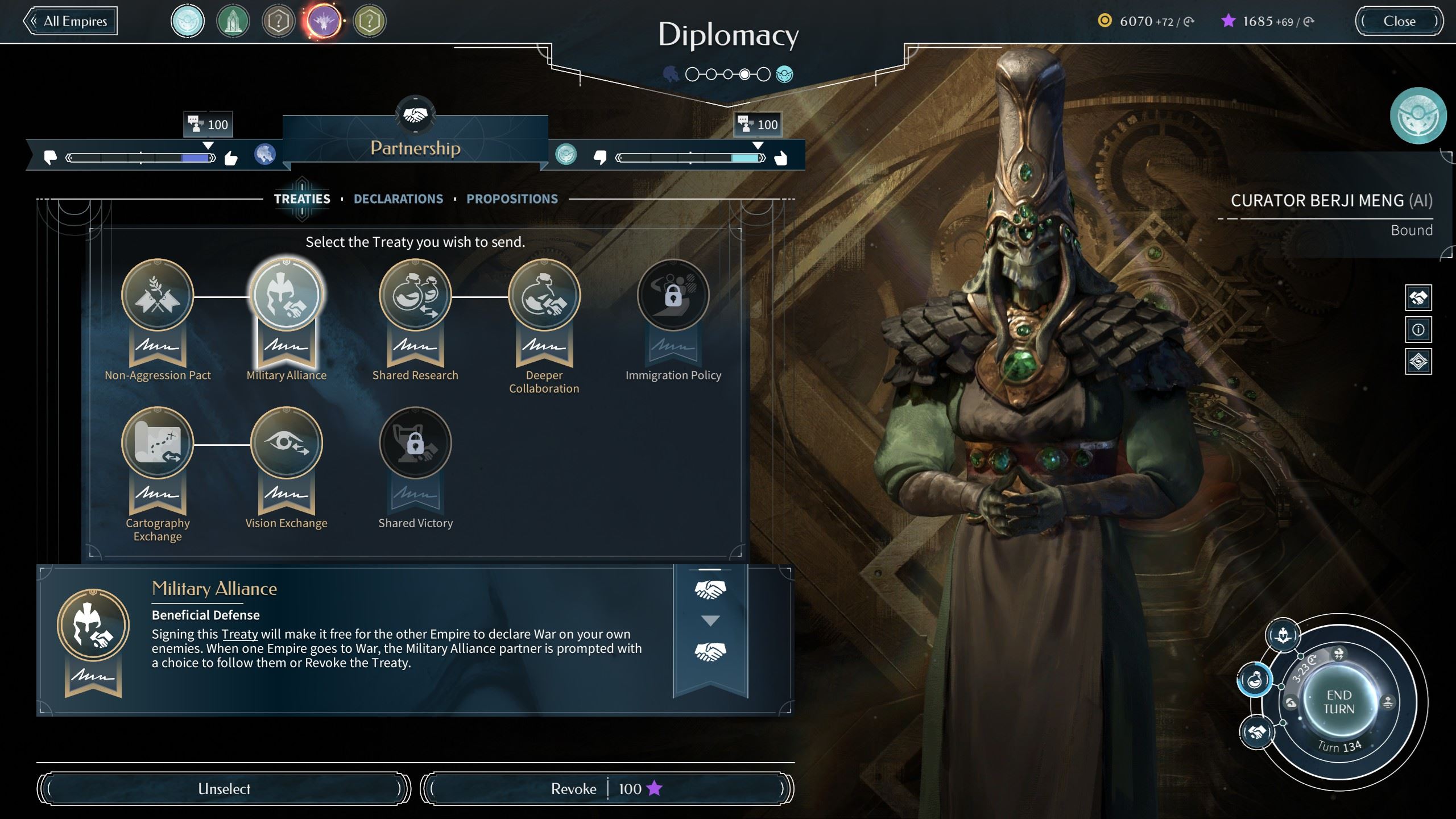This screenshot has height=819, width=1456.
Task: Switch to the Declarations tab
Action: tap(398, 199)
